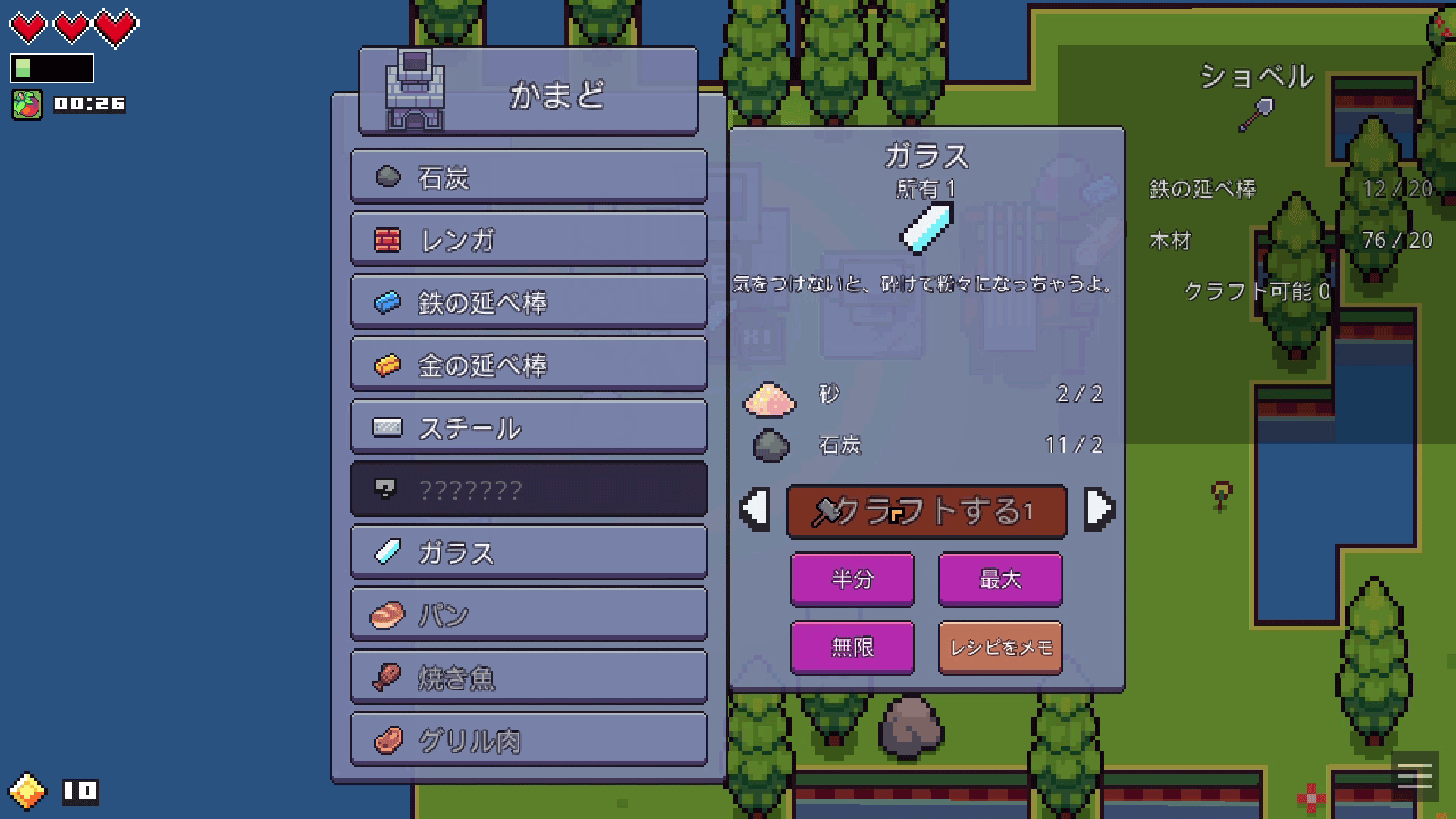Enable 最大 maximum quantity crafting

(999, 578)
